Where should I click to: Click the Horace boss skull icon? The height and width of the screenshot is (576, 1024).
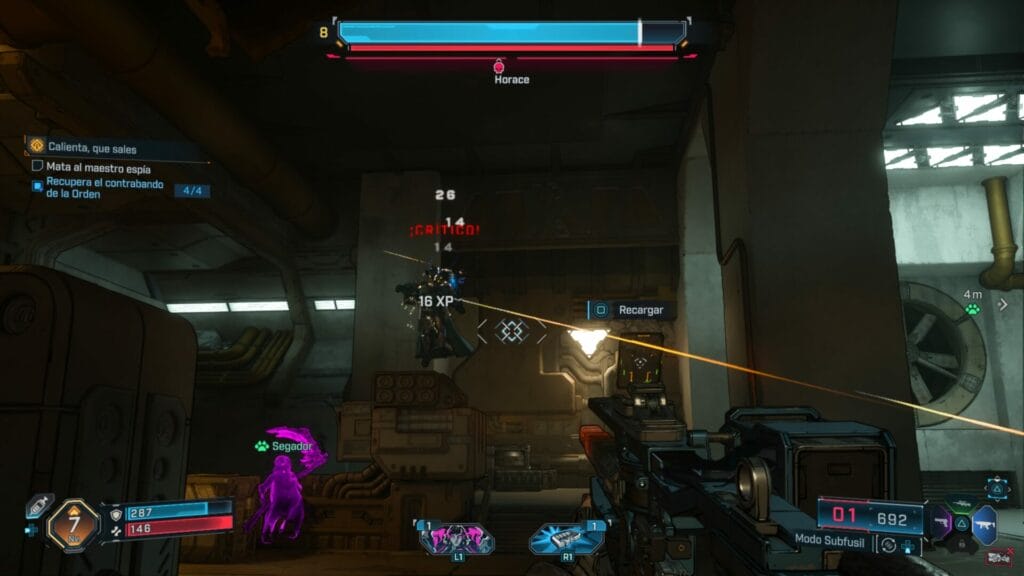500,66
